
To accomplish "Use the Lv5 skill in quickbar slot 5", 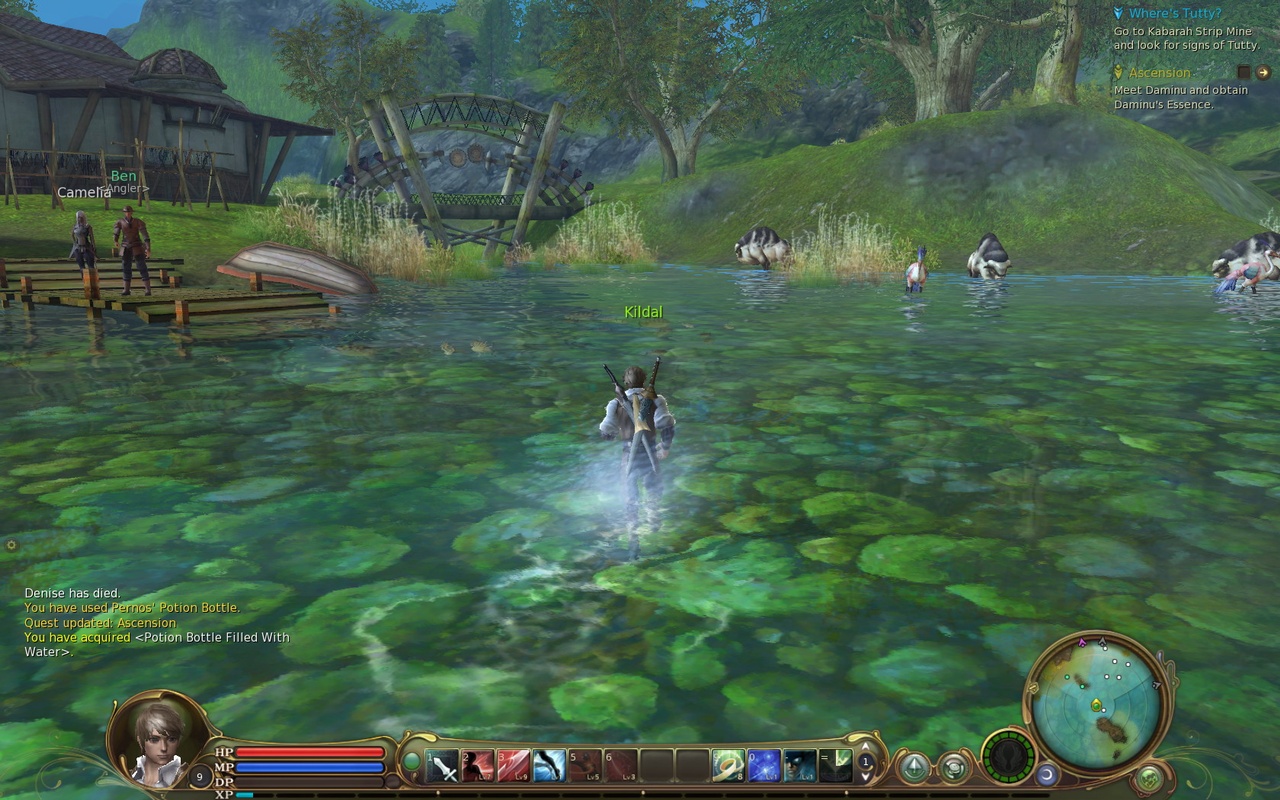I will coord(583,765).
